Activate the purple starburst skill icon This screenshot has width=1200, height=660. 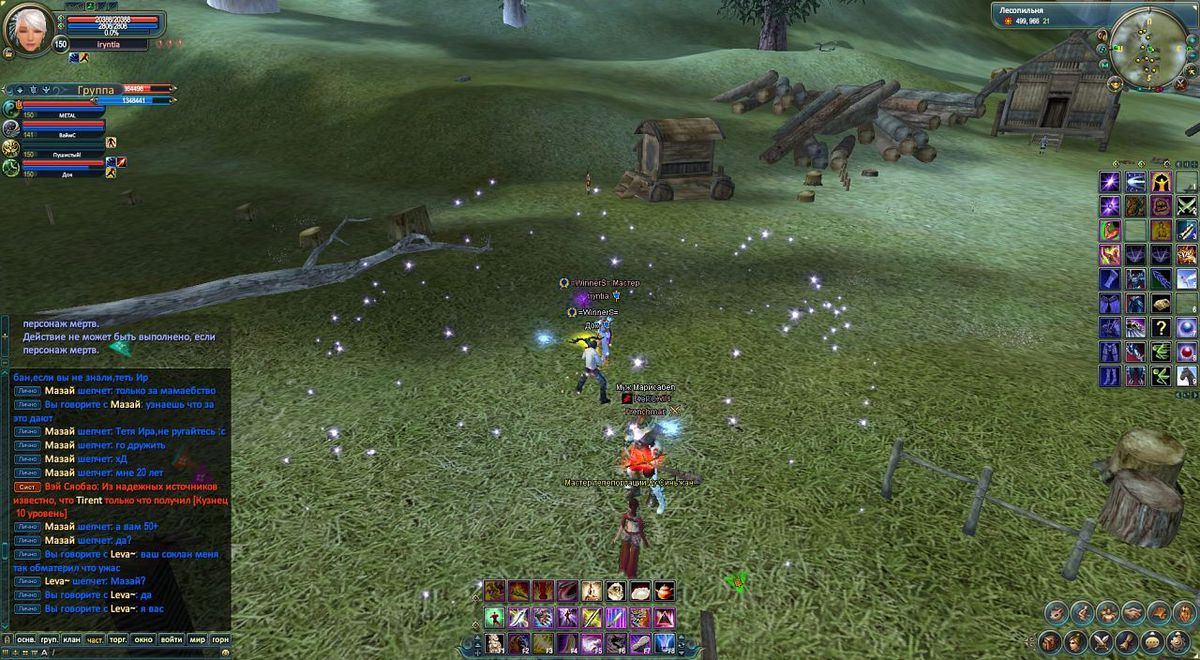(x=1110, y=182)
